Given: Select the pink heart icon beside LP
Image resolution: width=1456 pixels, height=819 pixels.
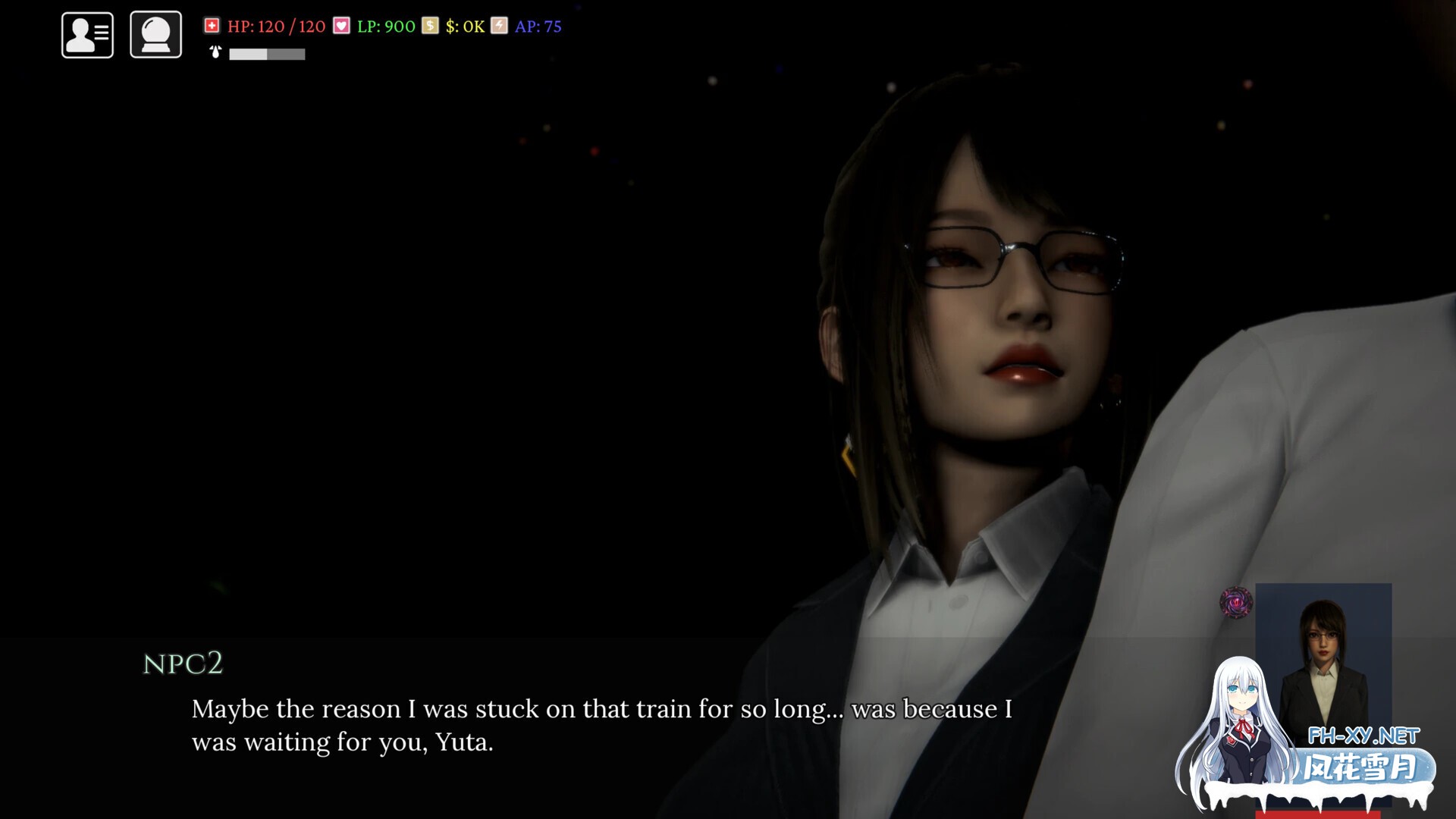Looking at the screenshot, I should (340, 26).
